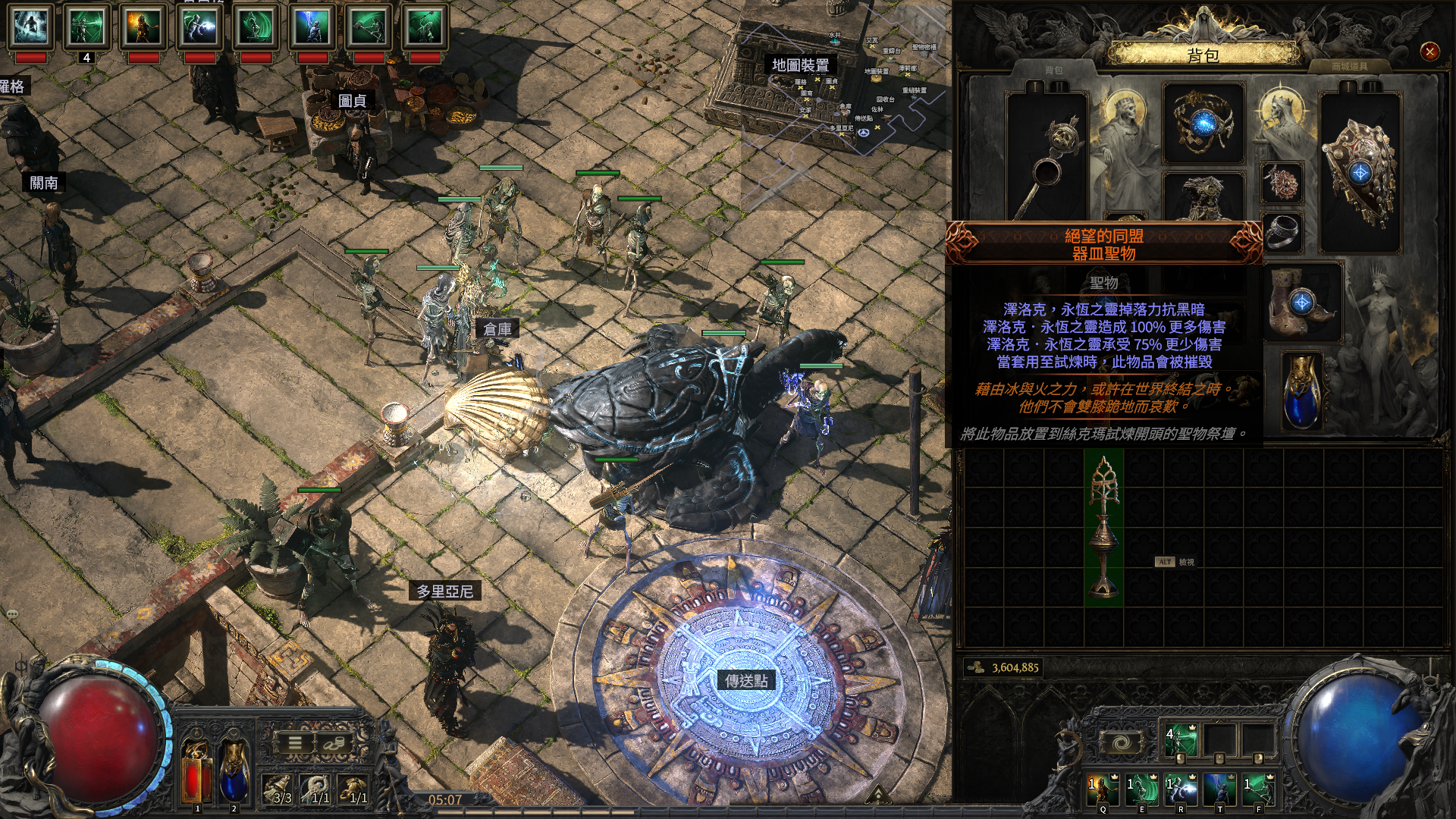Select the equipped amulet slot
The height and width of the screenshot is (819, 1456).
tap(1282, 183)
